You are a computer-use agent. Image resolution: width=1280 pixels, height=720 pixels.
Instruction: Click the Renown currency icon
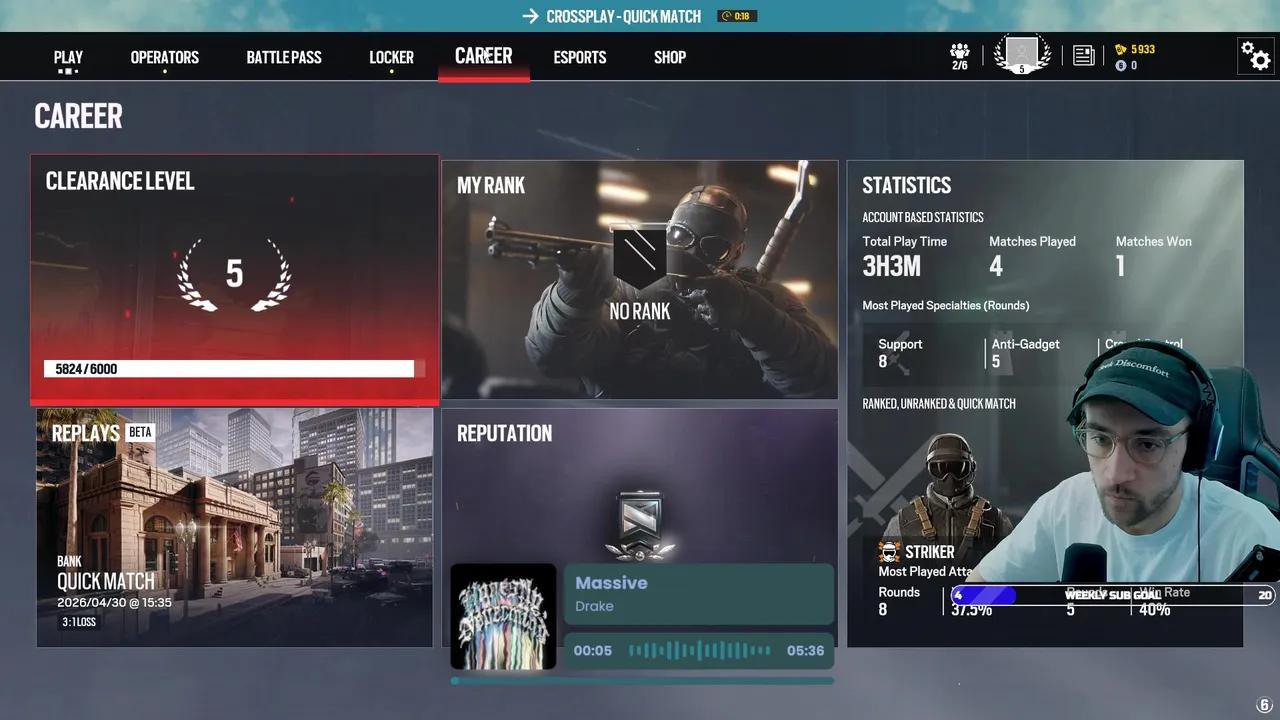[x=1121, y=48]
